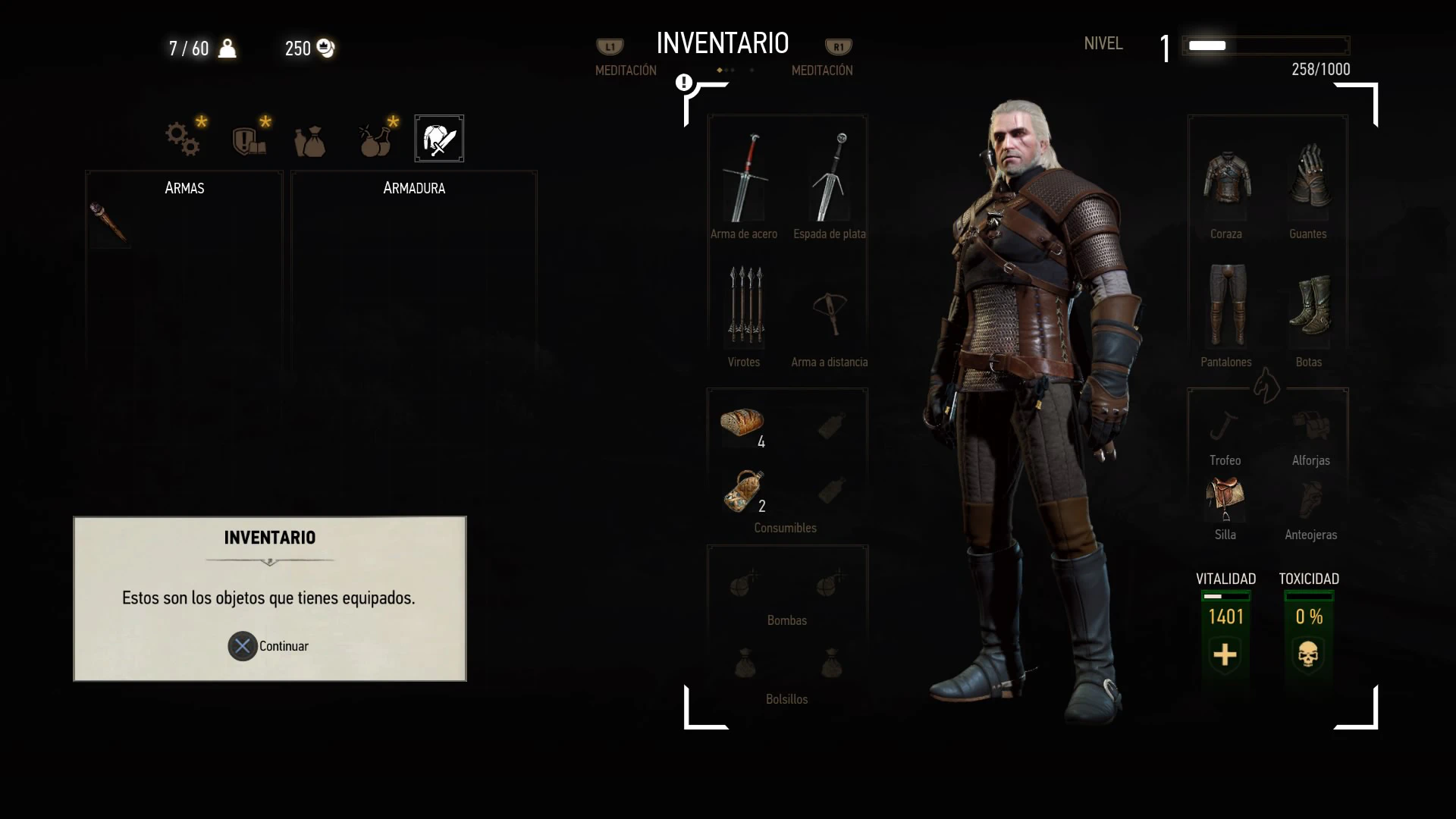Pick the Botas boots slot

(1309, 306)
